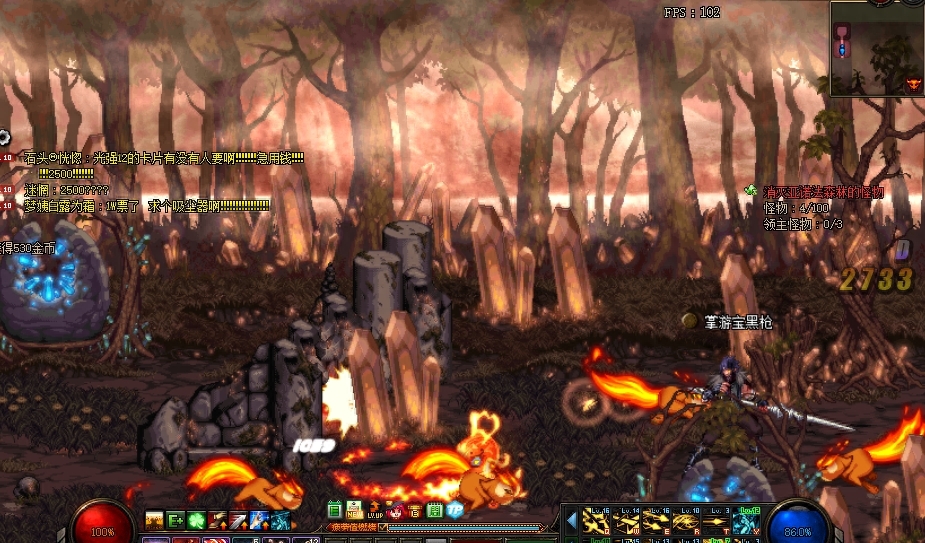925x543 pixels.
Task: Select the boss skull marker on minimap
Action: point(911,85)
